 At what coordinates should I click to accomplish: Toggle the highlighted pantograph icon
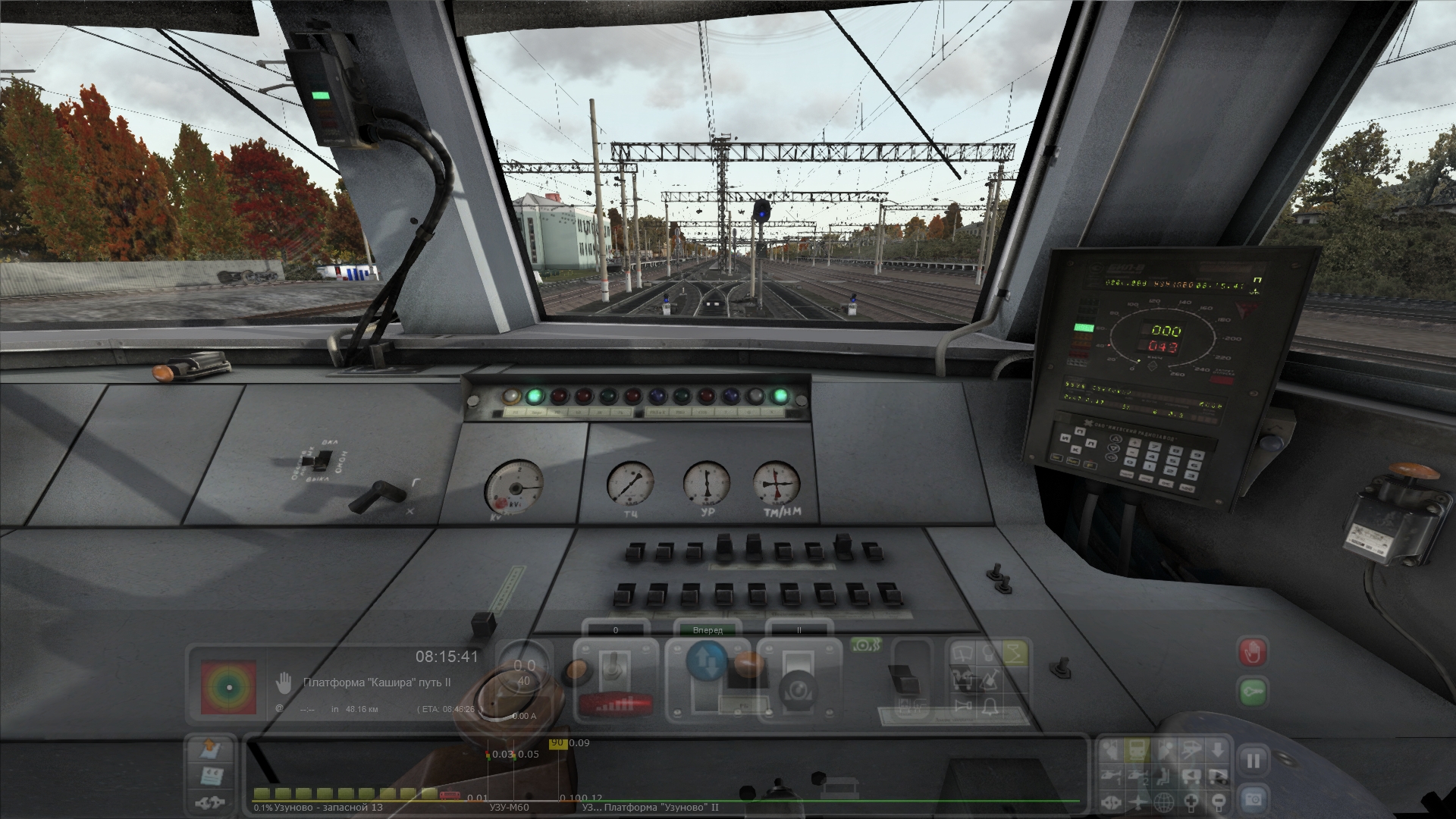(x=1014, y=652)
